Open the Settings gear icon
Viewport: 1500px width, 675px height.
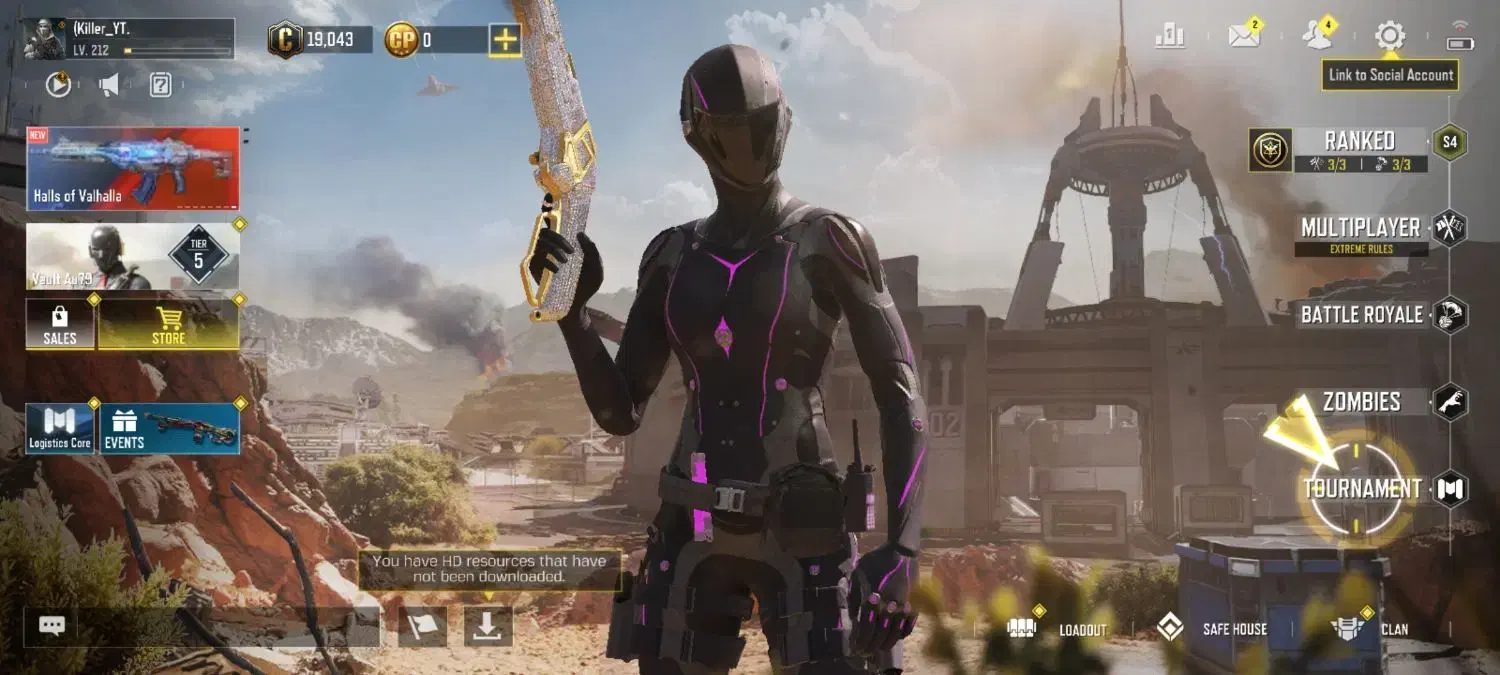click(1389, 37)
